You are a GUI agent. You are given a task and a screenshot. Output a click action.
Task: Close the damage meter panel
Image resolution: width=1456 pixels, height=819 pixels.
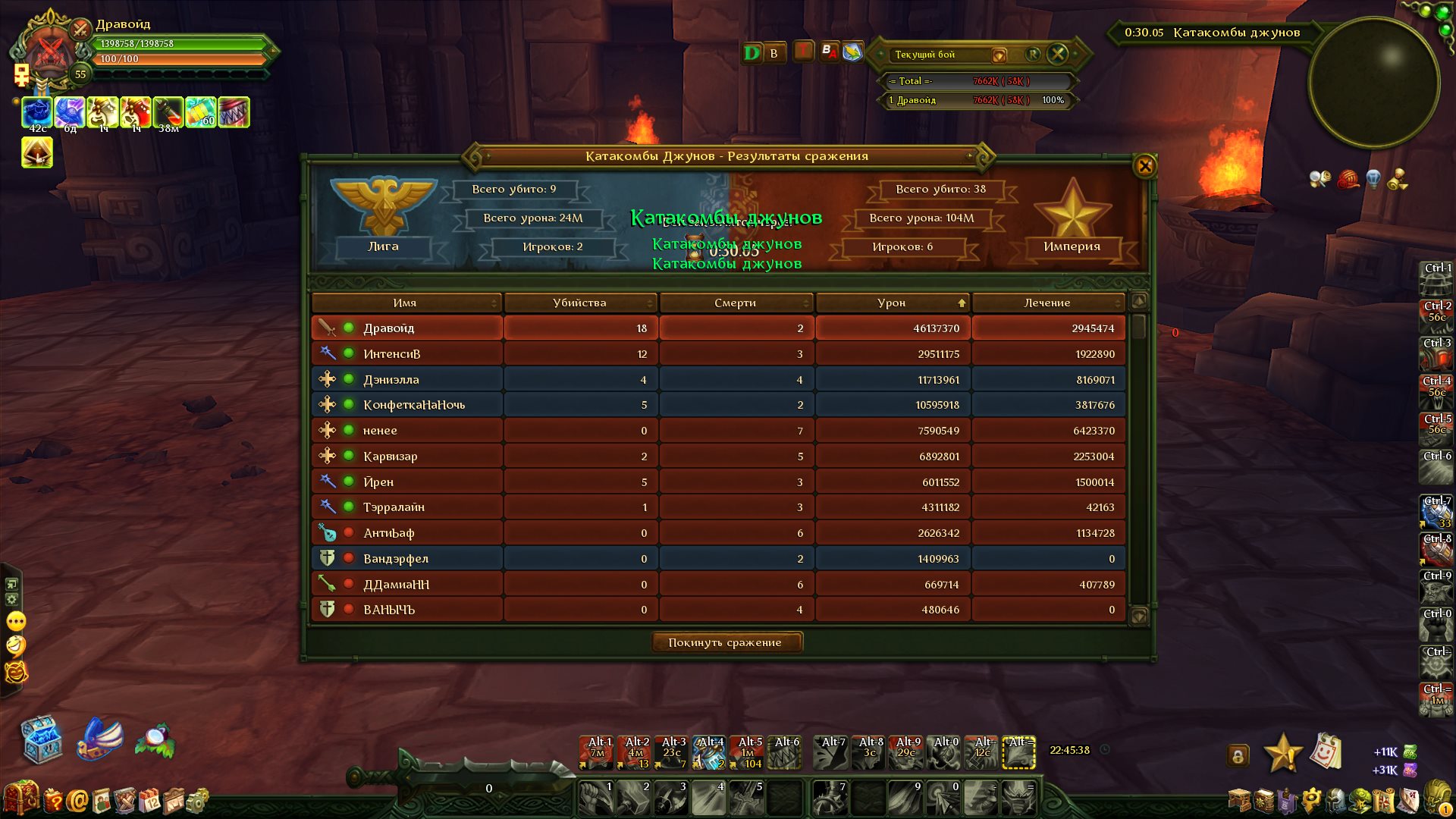pyautogui.click(x=1057, y=54)
